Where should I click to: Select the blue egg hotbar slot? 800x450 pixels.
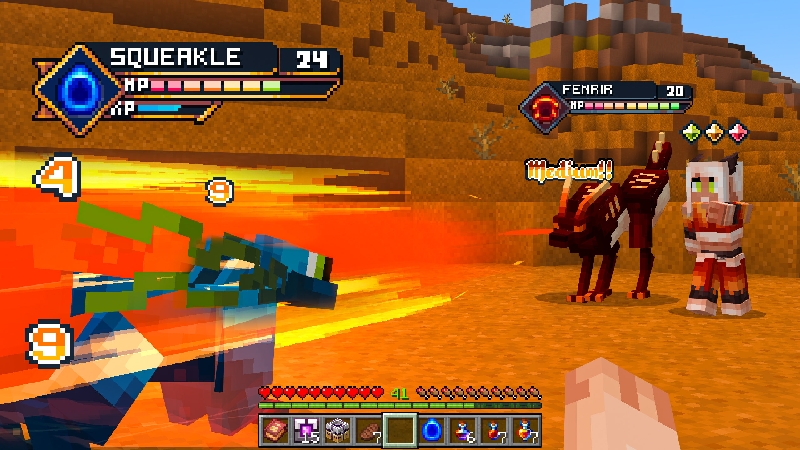tap(432, 431)
